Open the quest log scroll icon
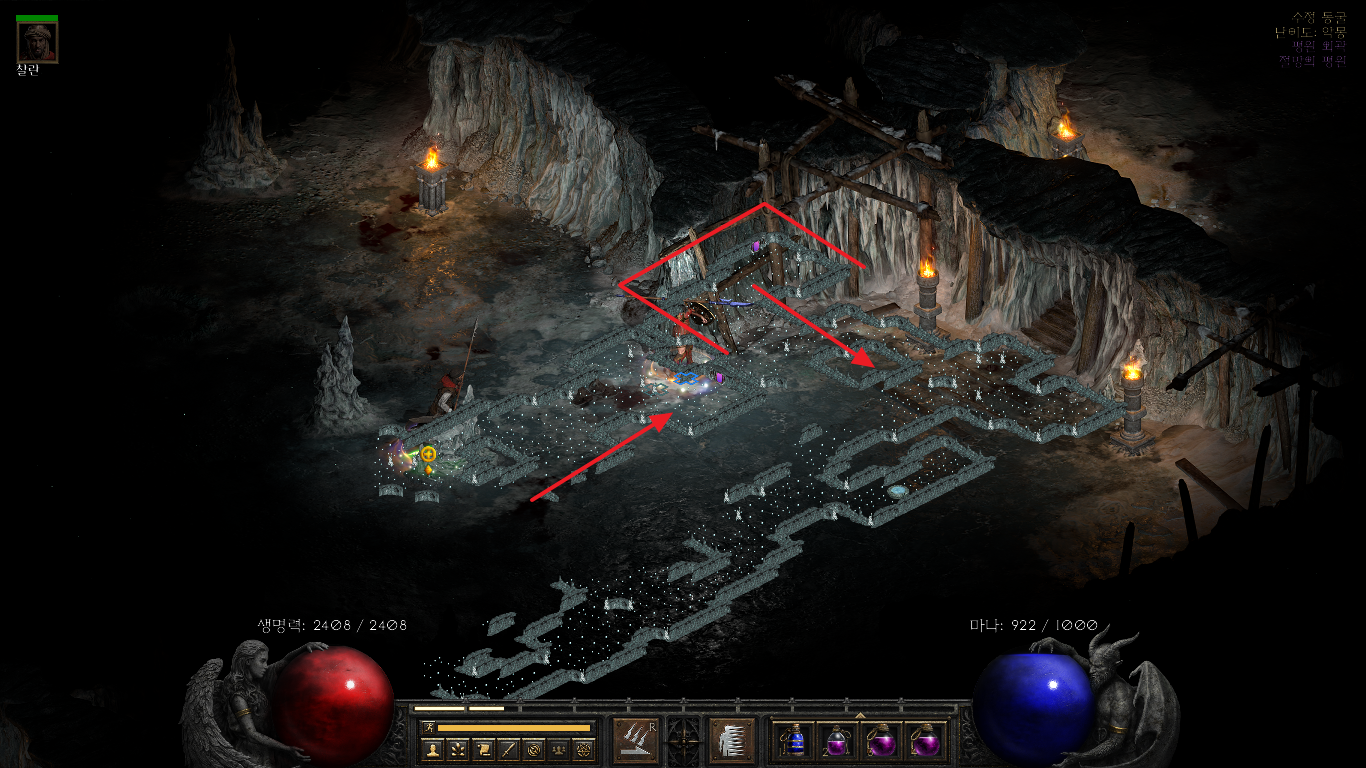This screenshot has height=768, width=1366. click(483, 749)
